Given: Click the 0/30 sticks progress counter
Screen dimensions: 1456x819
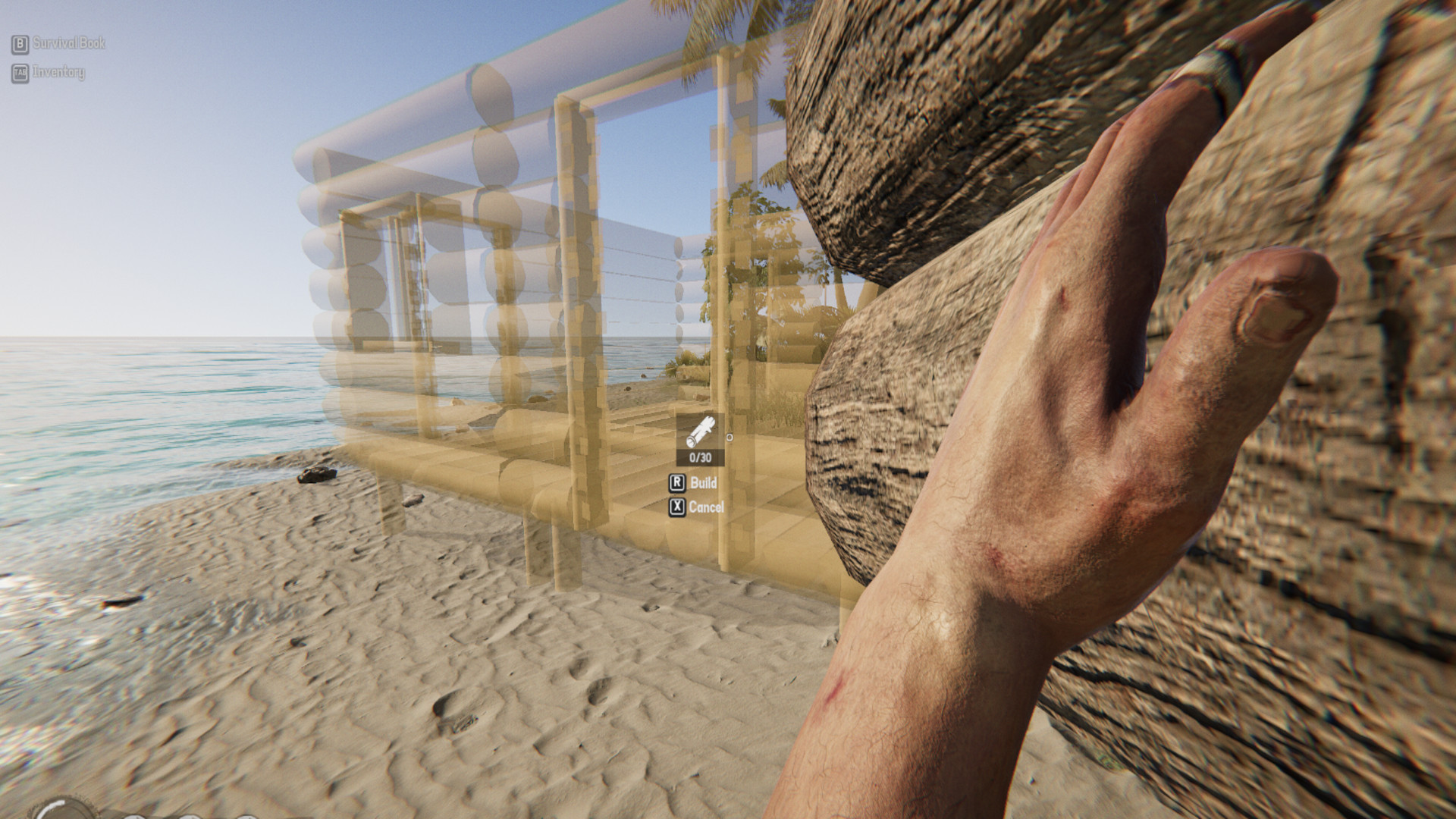Looking at the screenshot, I should tap(700, 457).
